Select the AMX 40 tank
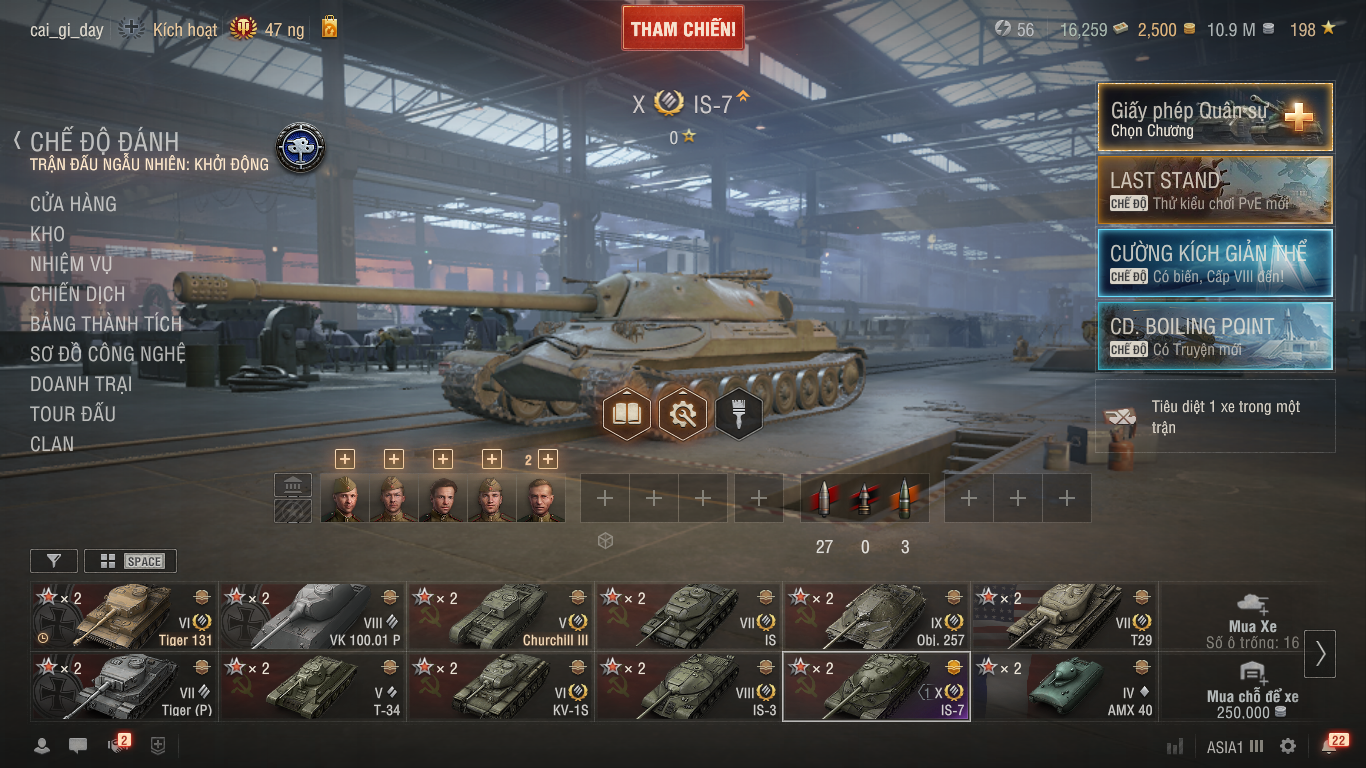This screenshot has height=768, width=1366. coord(1065,687)
